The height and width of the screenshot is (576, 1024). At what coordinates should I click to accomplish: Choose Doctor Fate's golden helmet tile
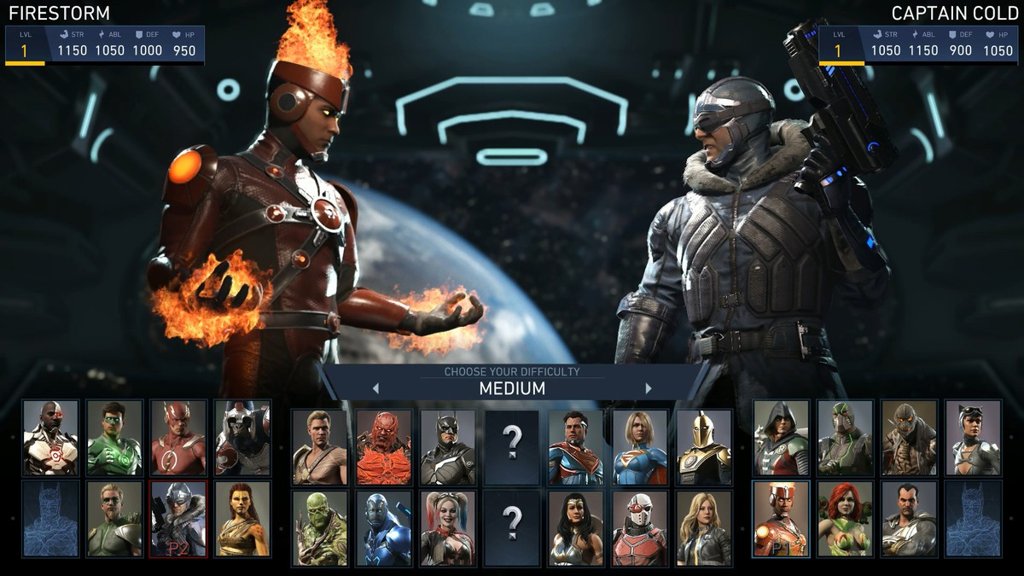tap(704, 446)
